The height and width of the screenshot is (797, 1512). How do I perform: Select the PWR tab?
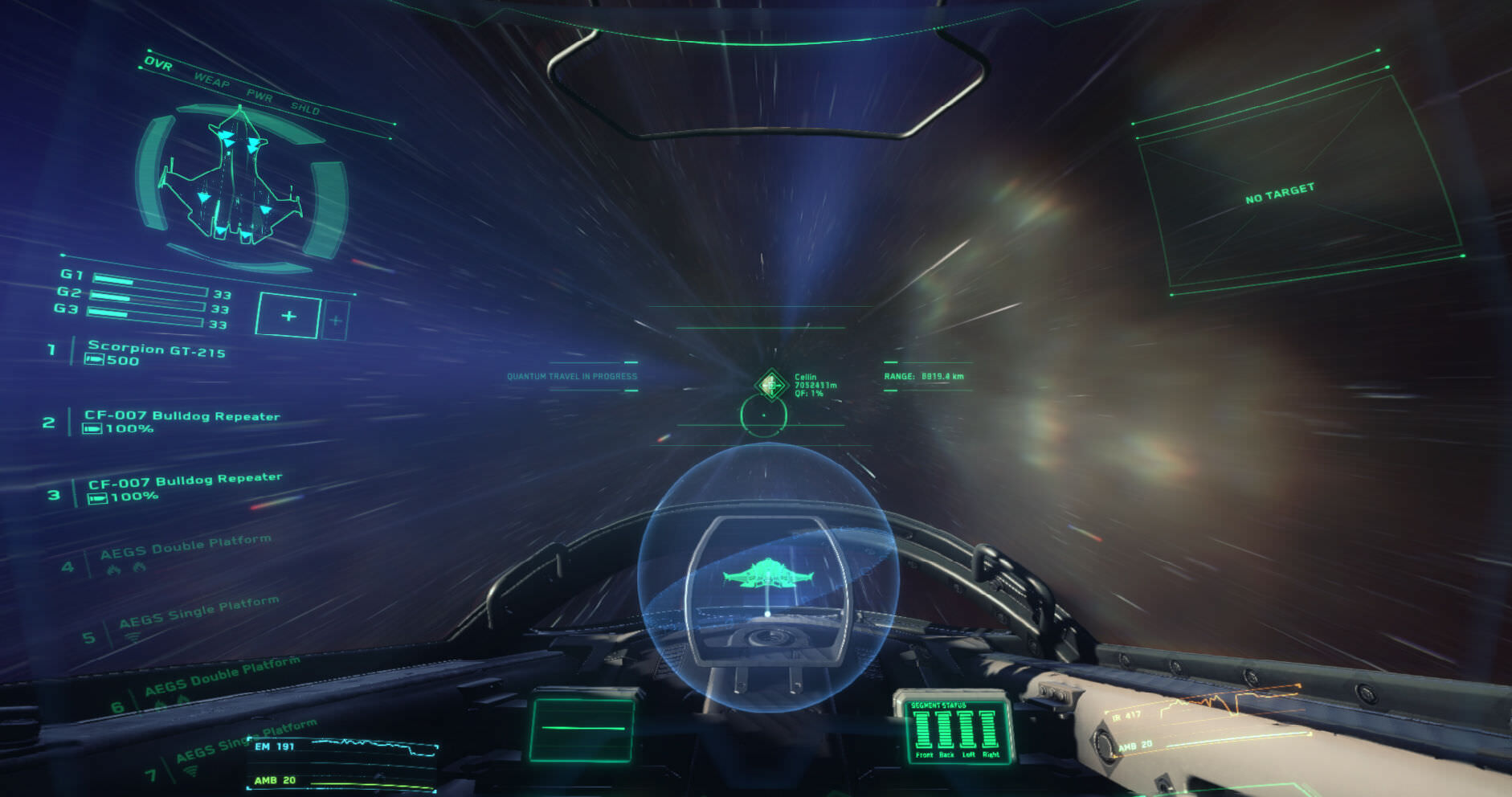259,95
